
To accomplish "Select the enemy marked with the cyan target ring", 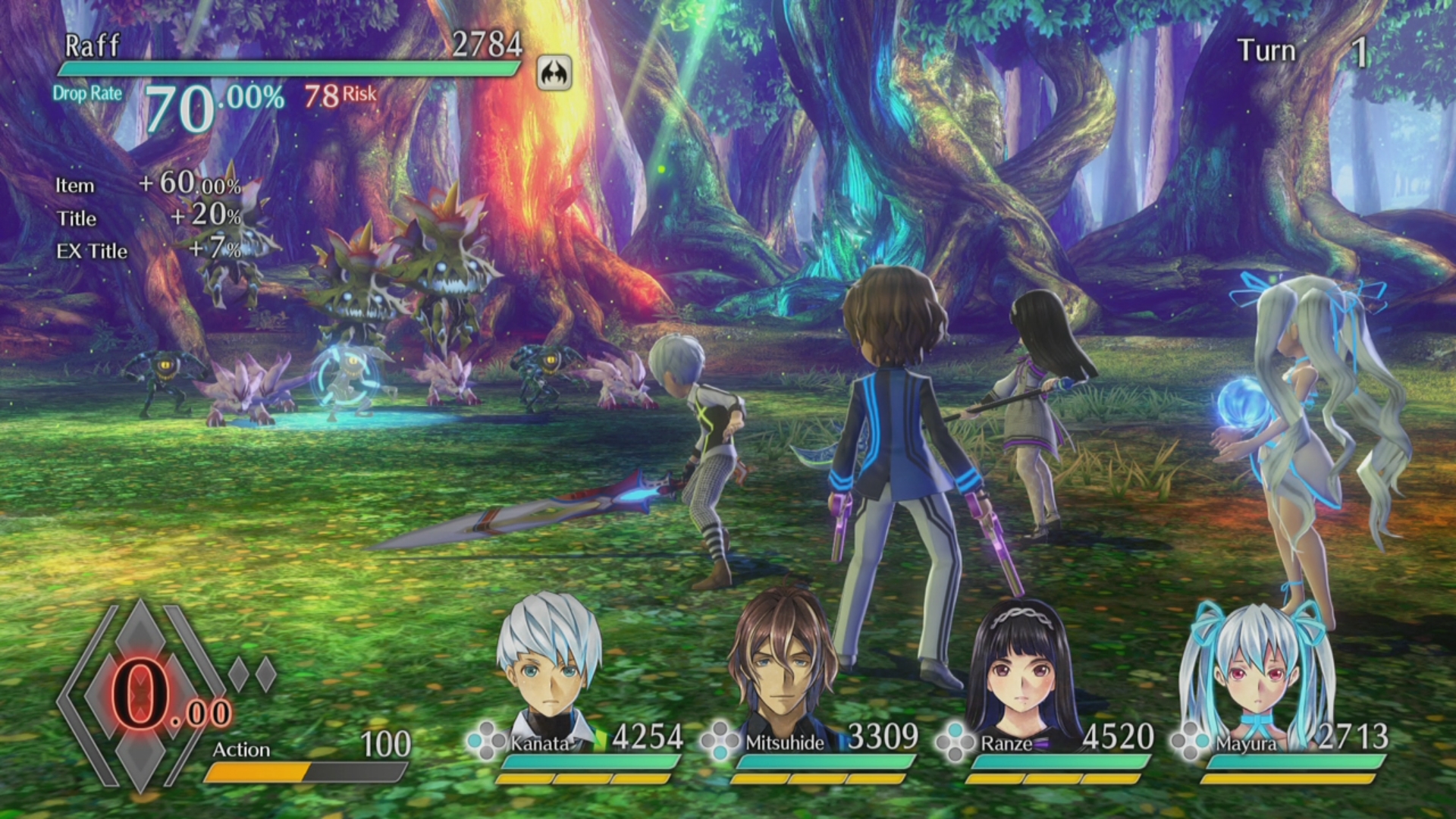I will [x=346, y=379].
